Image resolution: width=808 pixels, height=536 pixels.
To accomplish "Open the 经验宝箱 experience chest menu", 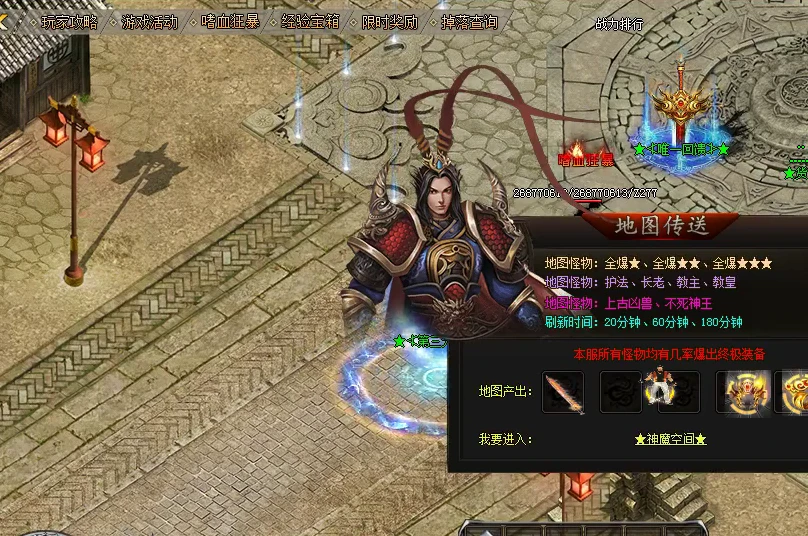I will [310, 22].
